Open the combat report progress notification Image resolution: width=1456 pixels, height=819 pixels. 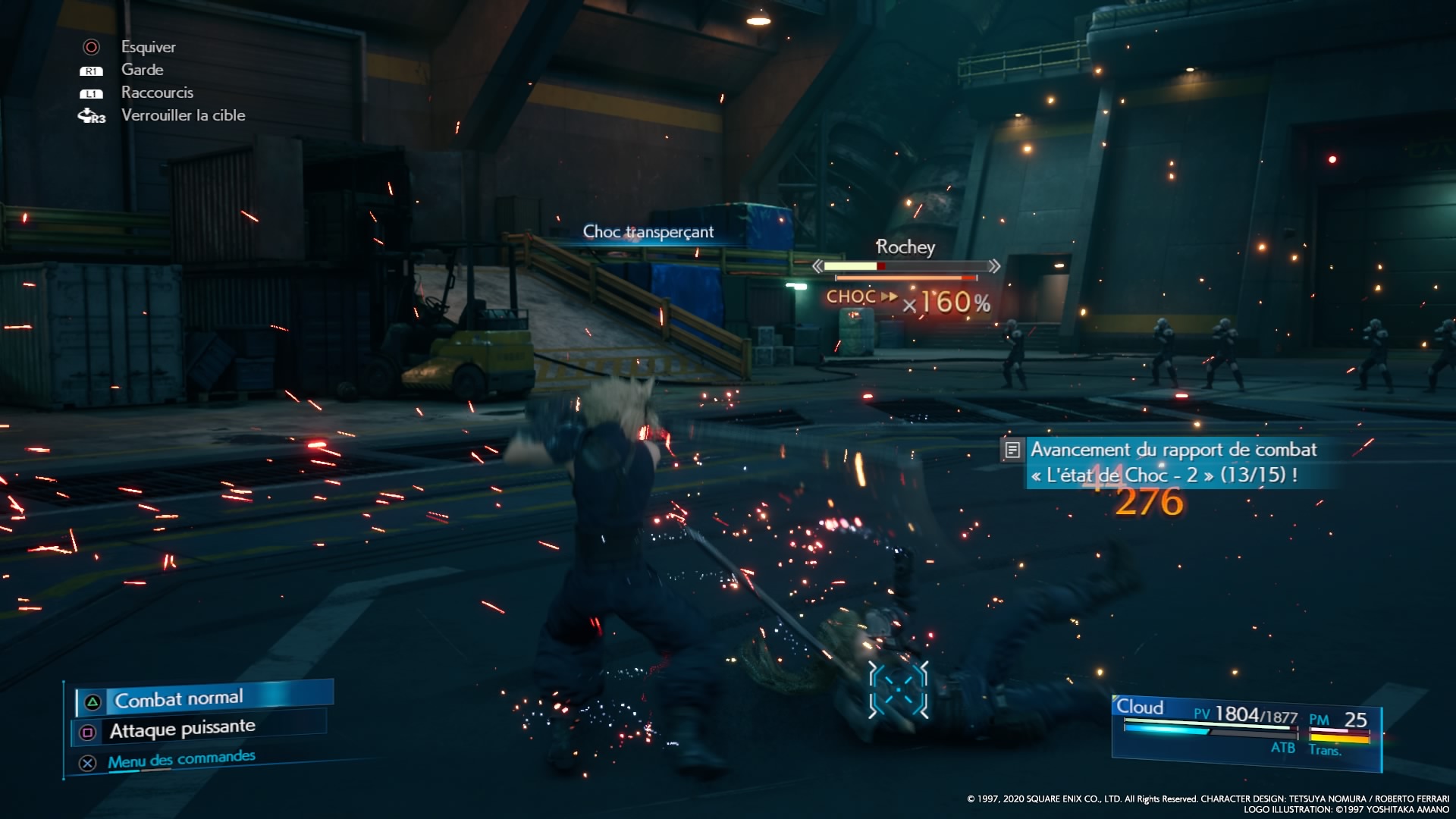point(1163,462)
